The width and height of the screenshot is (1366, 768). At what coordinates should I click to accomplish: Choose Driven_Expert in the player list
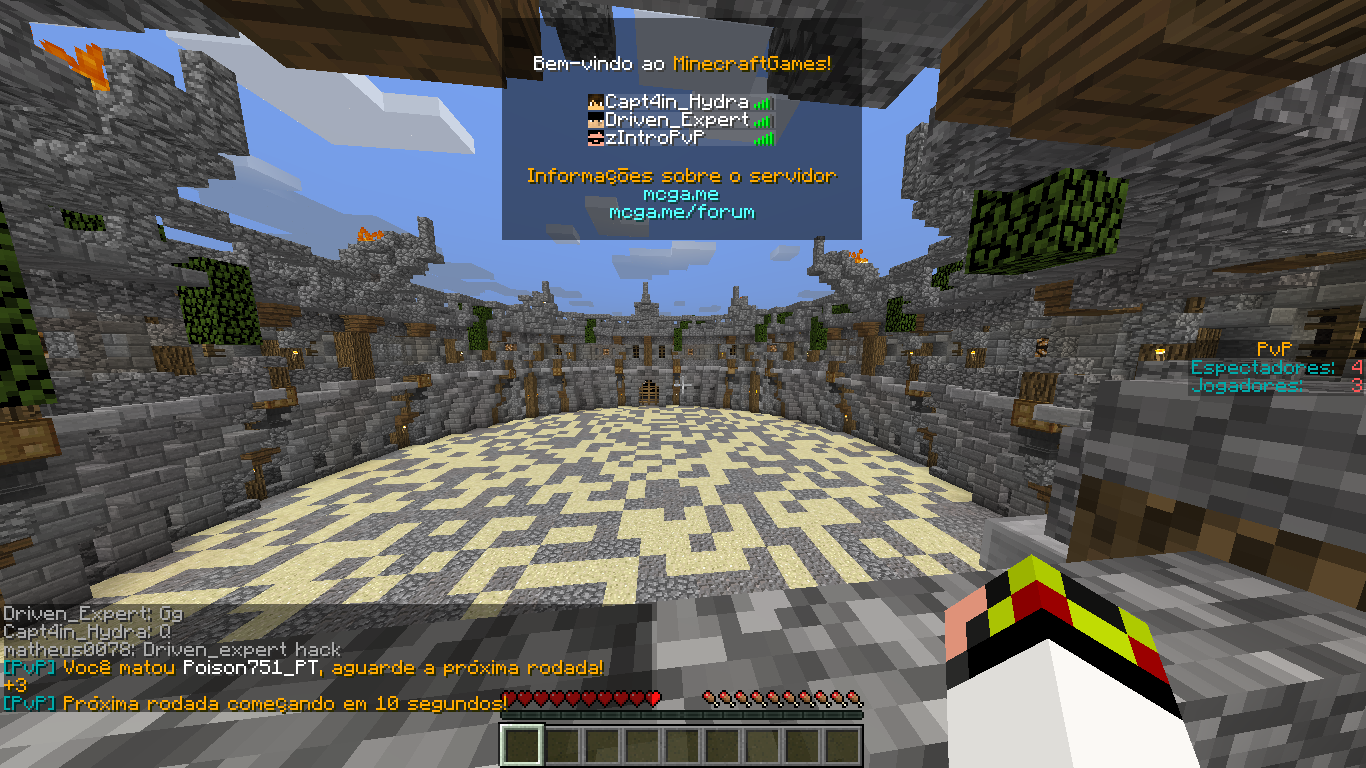pyautogui.click(x=677, y=120)
